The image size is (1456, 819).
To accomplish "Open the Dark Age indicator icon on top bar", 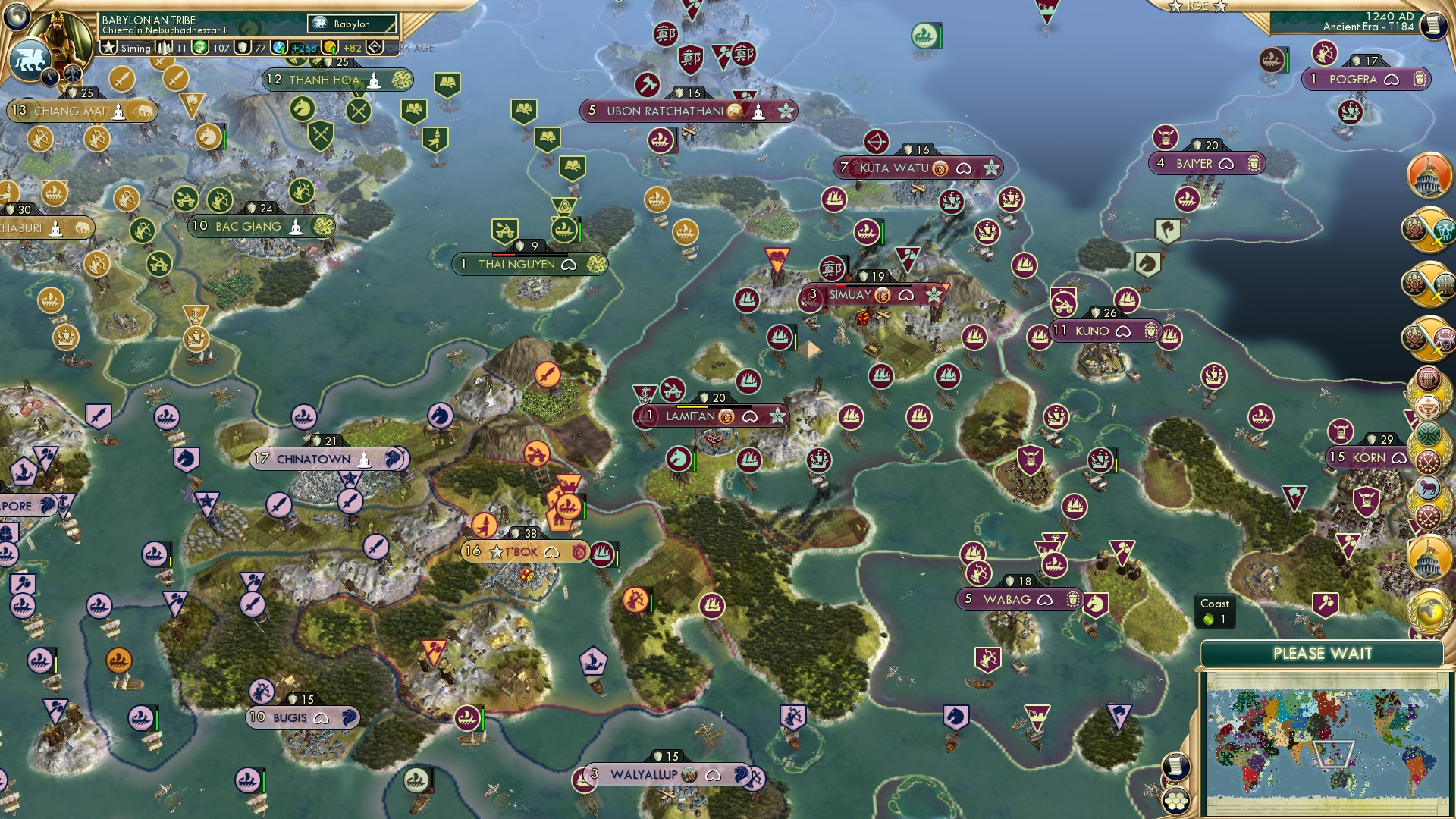I will click(x=376, y=47).
